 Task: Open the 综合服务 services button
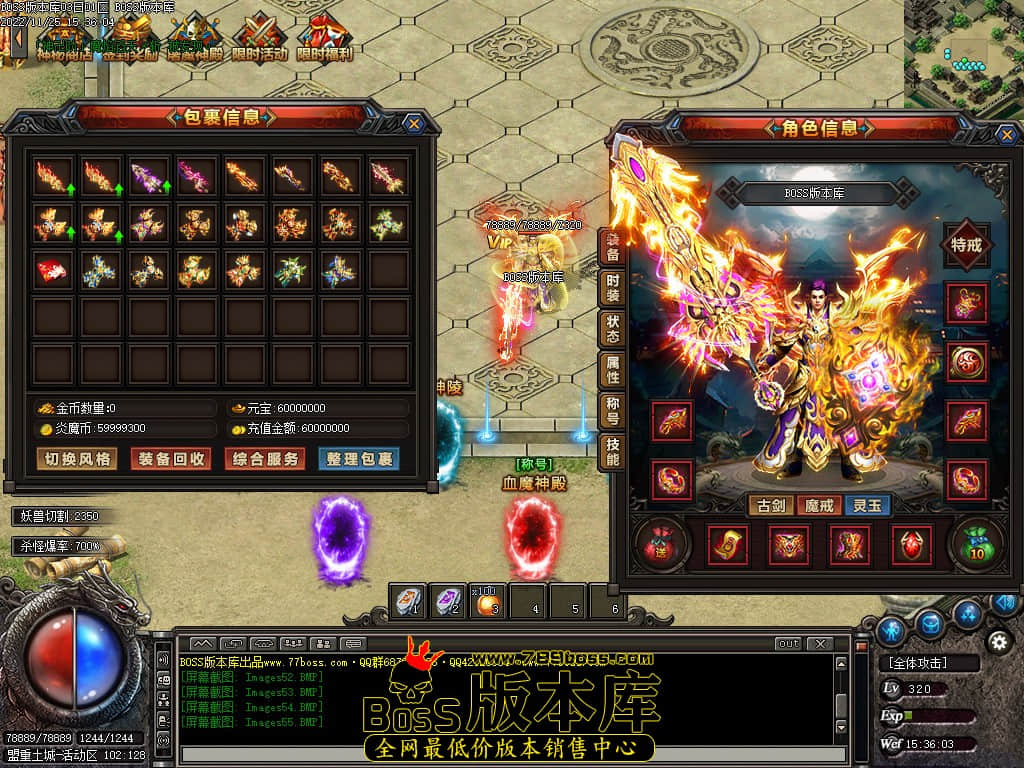[264, 459]
